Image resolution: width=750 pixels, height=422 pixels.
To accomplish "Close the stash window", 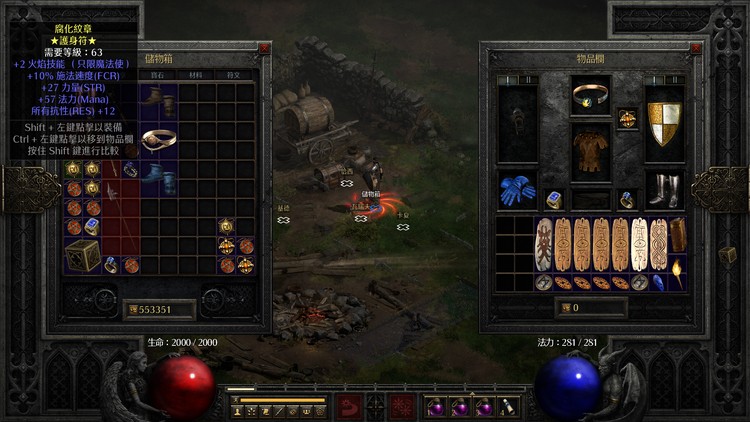I will click(x=264, y=47).
